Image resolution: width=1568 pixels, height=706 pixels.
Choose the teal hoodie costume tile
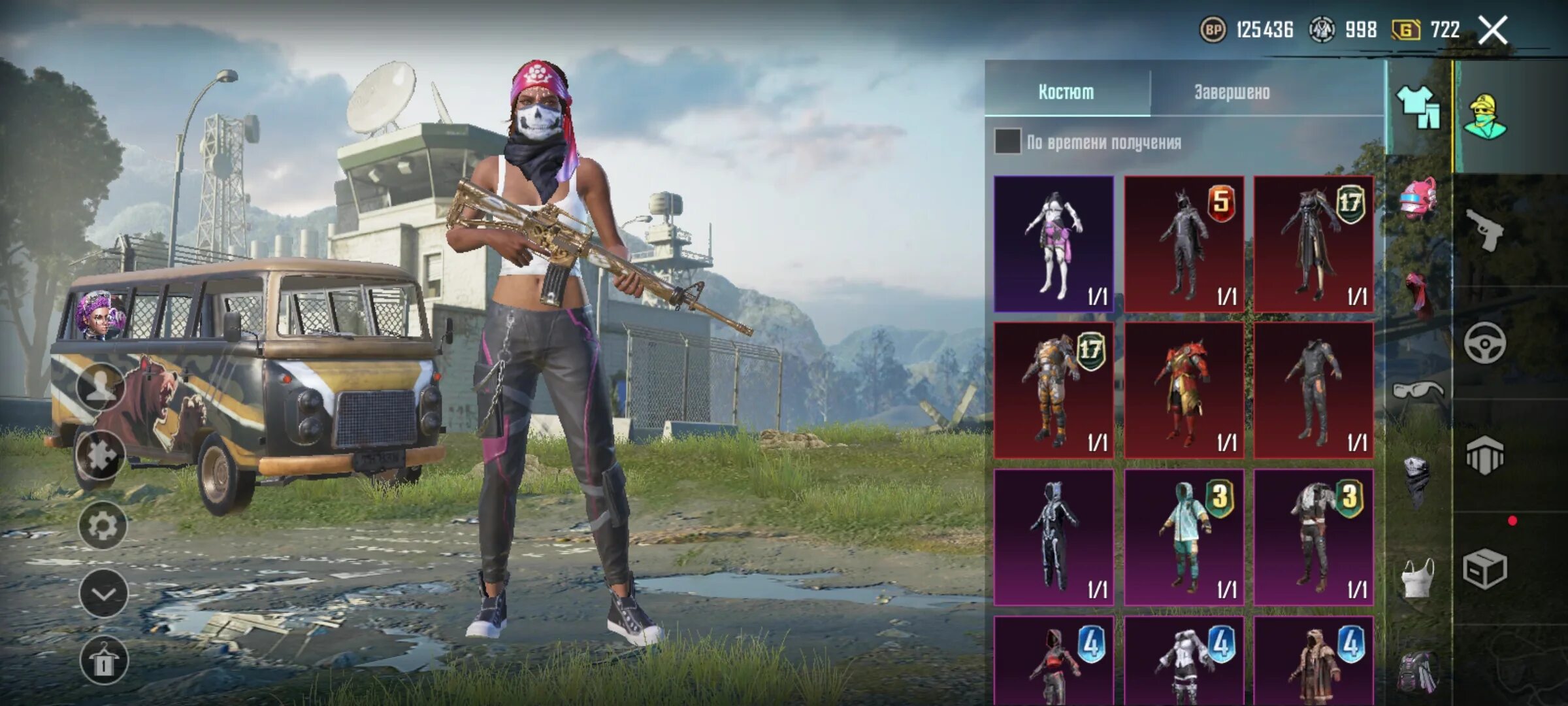[1184, 537]
